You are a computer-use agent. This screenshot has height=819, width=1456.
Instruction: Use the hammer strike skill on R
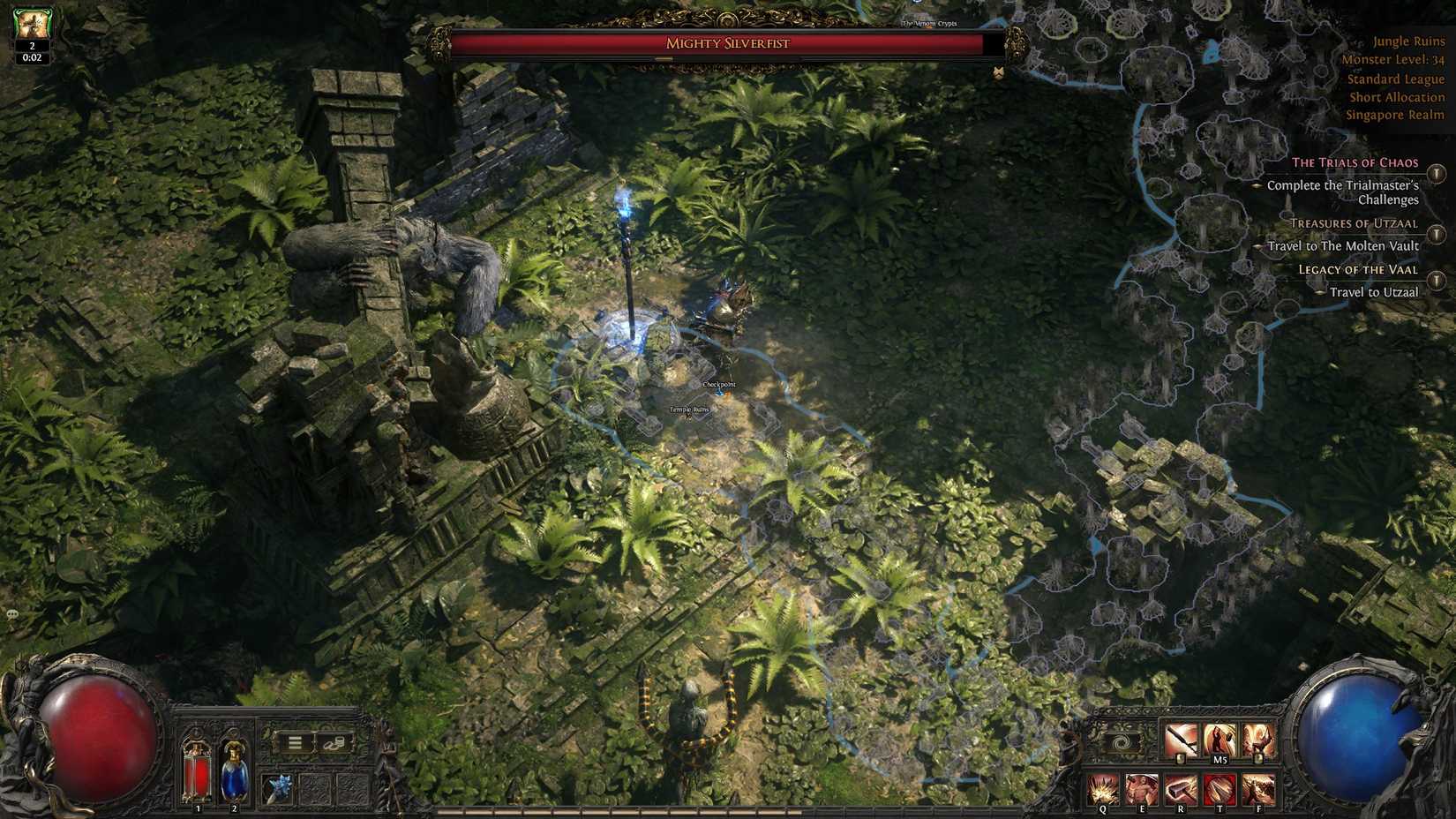(1181, 789)
